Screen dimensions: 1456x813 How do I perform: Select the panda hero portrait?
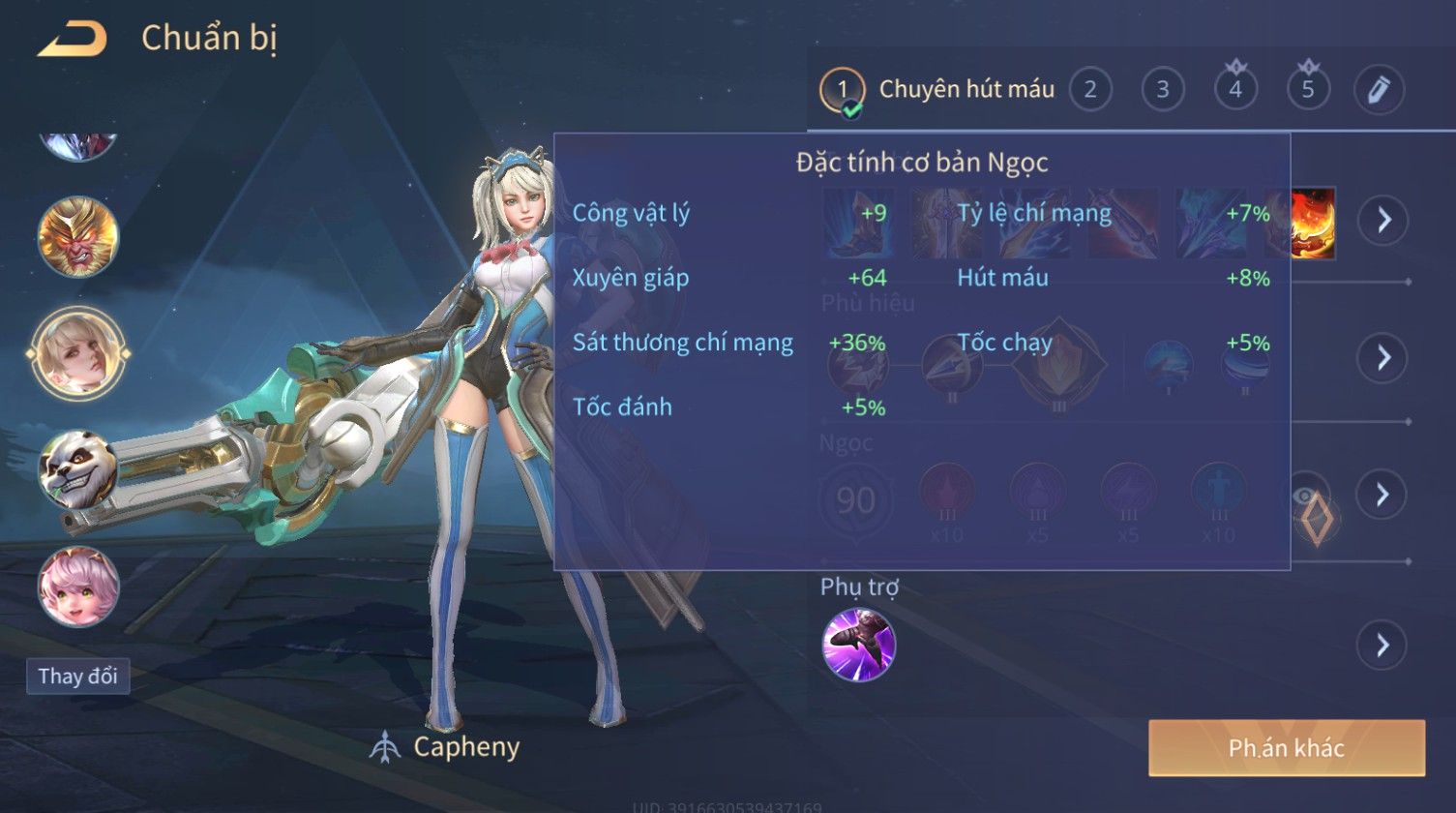[78, 470]
